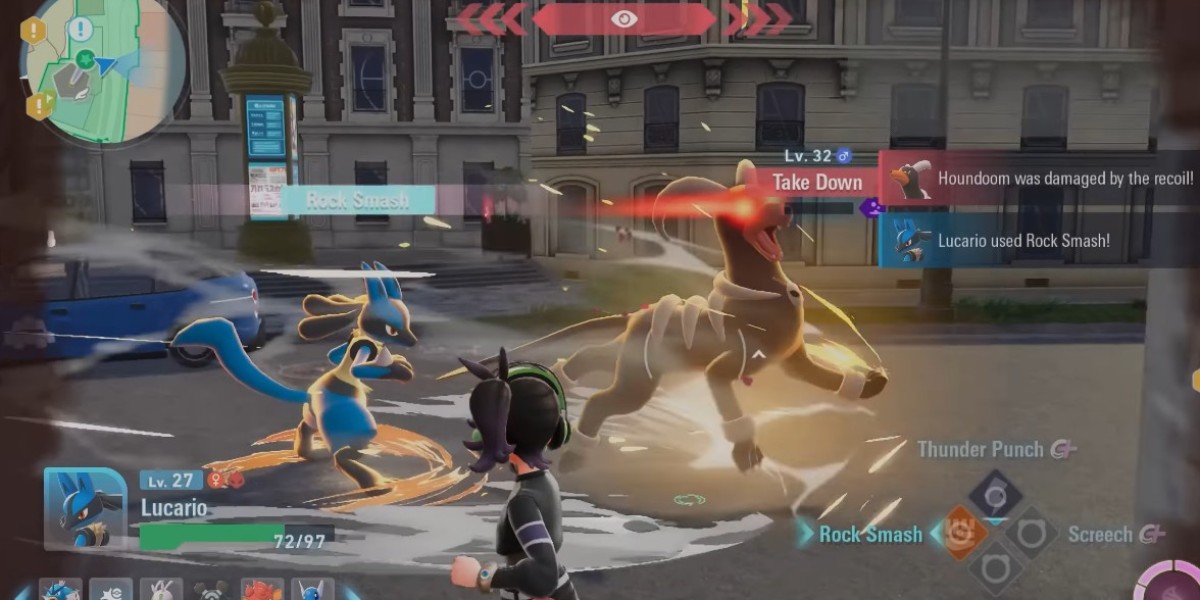1200x600 pixels.
Task: Click the Lucario used Rock Smash log entry
Action: point(1040,241)
